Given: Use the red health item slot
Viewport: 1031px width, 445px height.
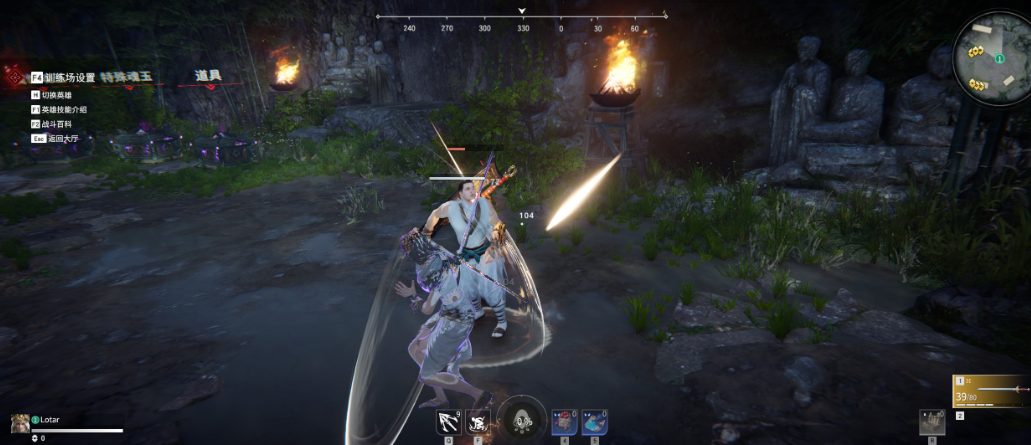Looking at the screenshot, I should (x=566, y=422).
